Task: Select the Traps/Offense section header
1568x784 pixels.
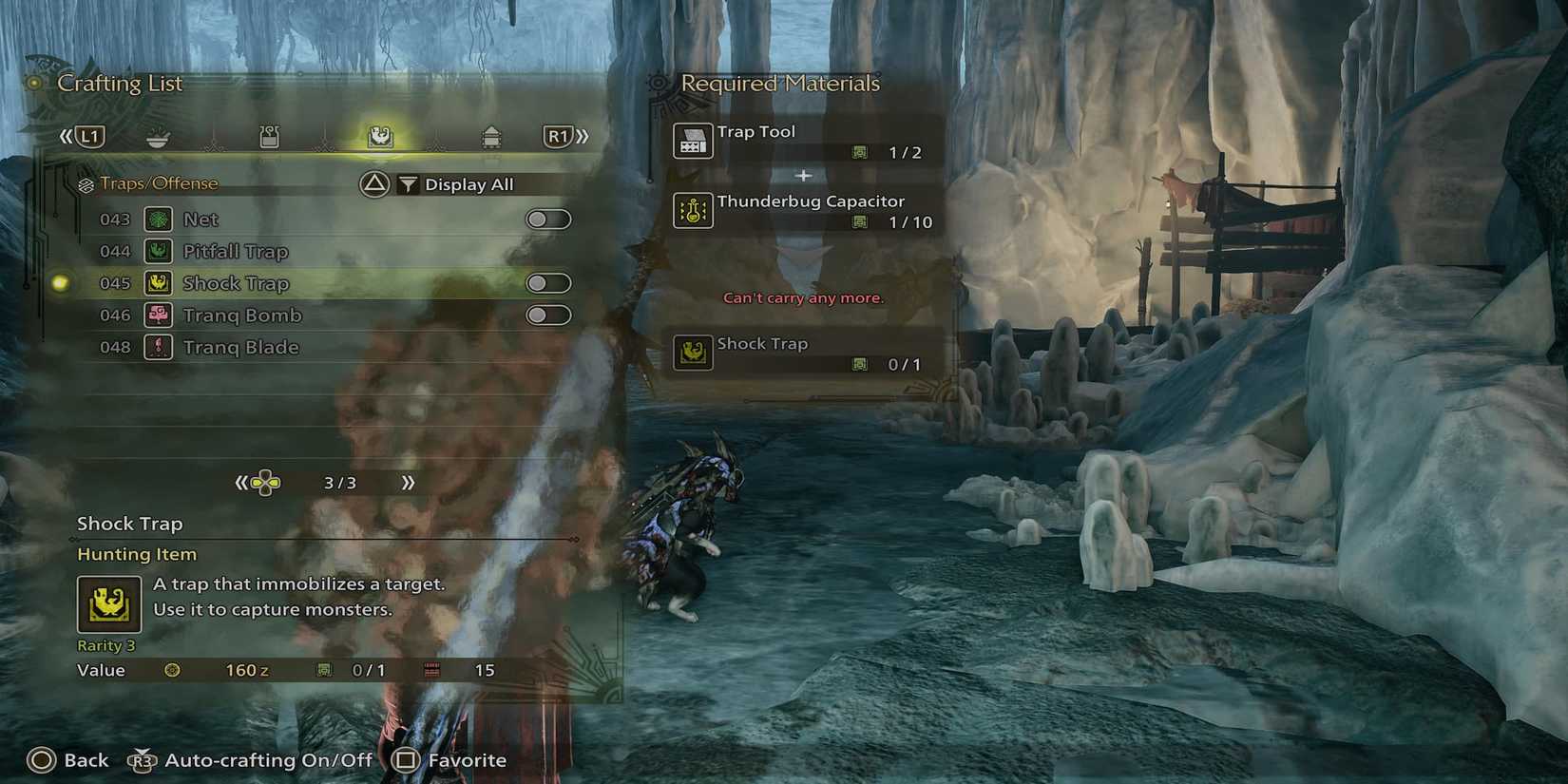Action: coord(163,182)
